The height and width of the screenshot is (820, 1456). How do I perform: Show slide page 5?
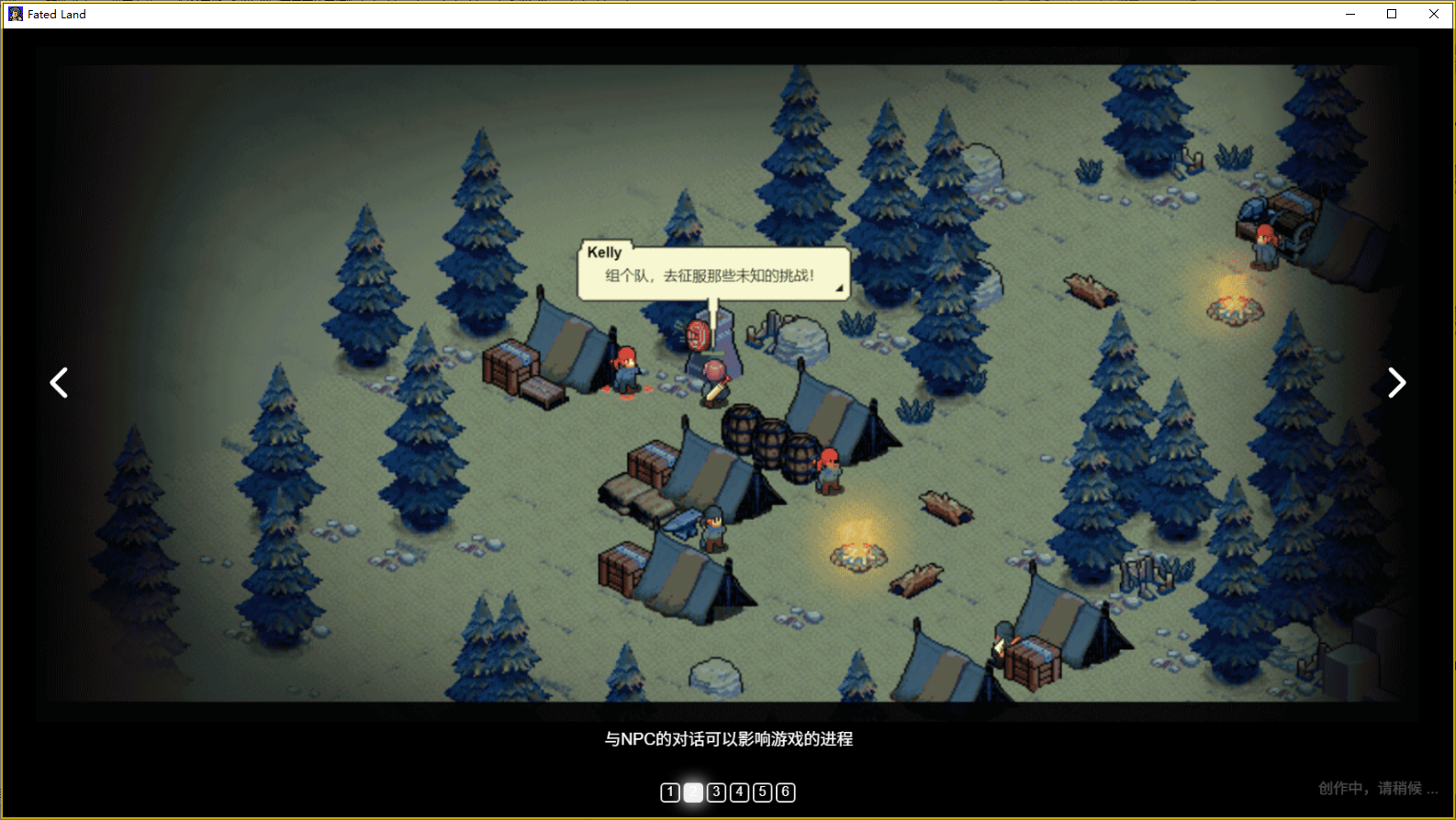tap(762, 792)
